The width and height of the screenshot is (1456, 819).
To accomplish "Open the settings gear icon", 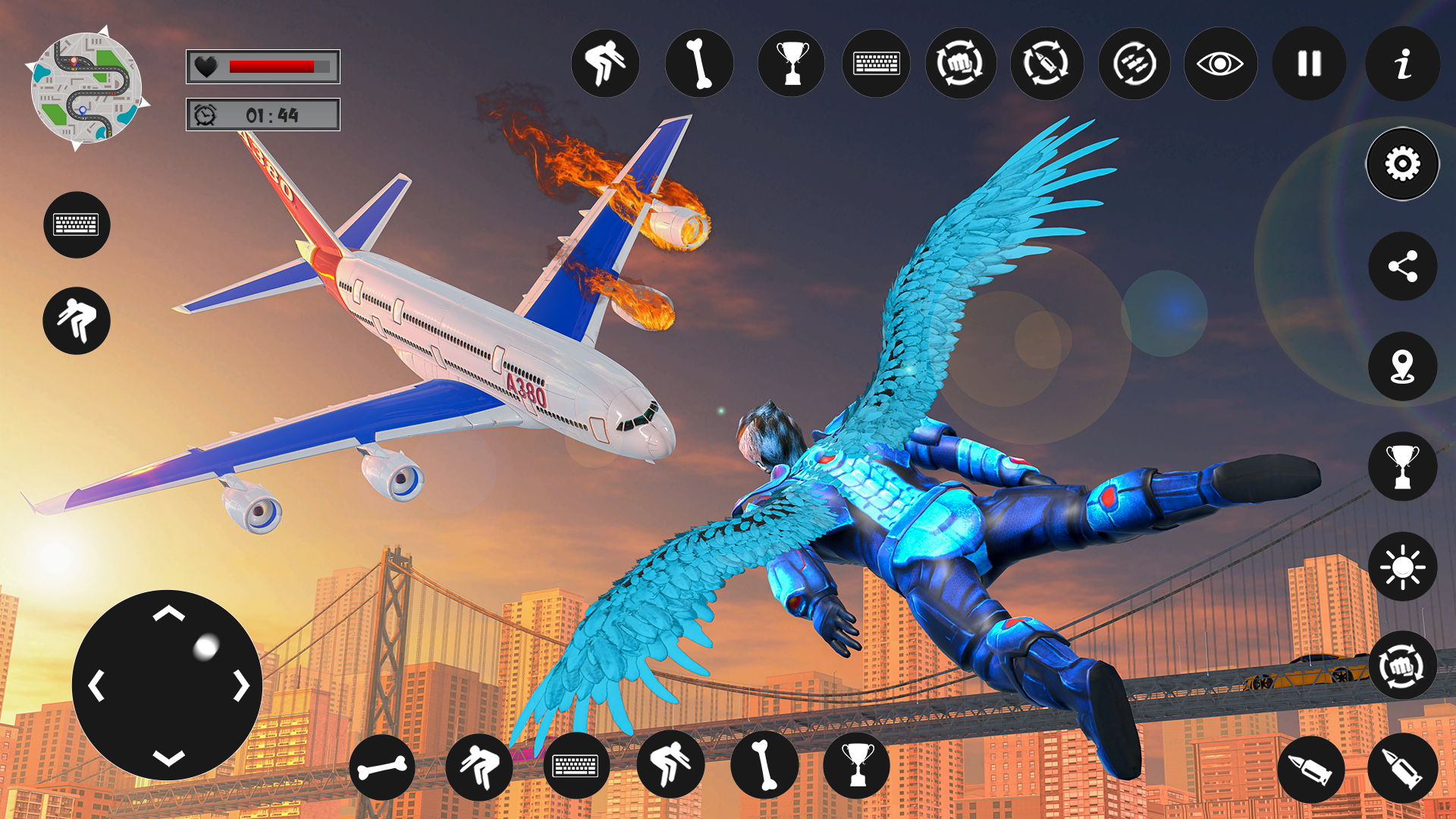I will 1401,163.
